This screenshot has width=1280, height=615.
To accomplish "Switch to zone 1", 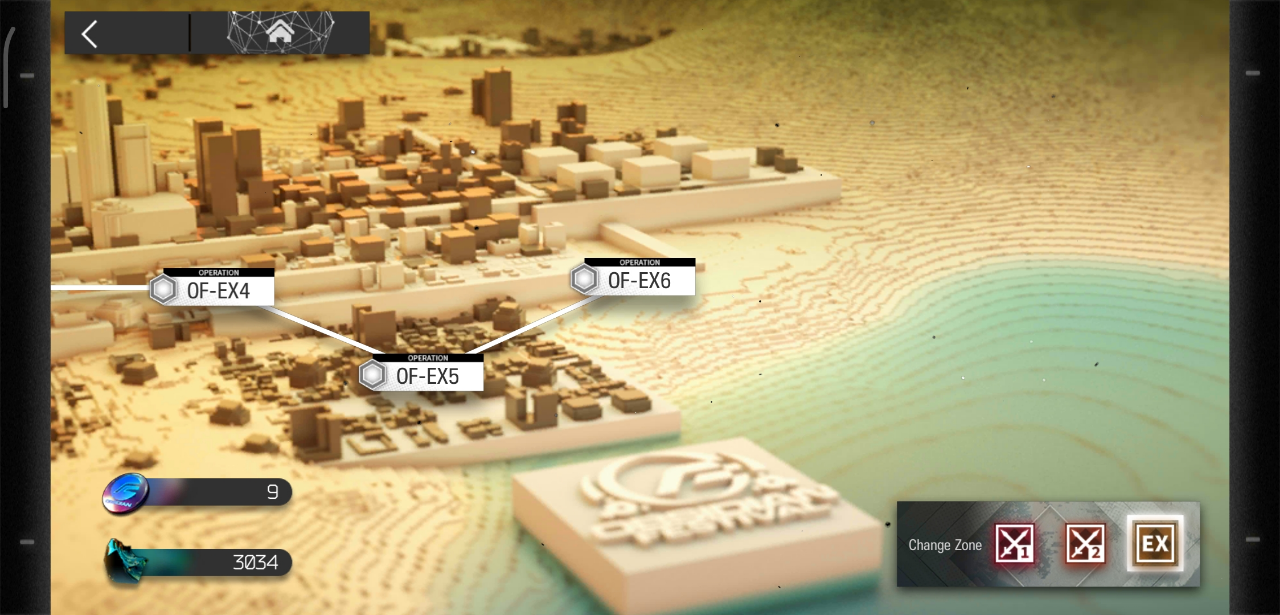I will (x=1014, y=544).
